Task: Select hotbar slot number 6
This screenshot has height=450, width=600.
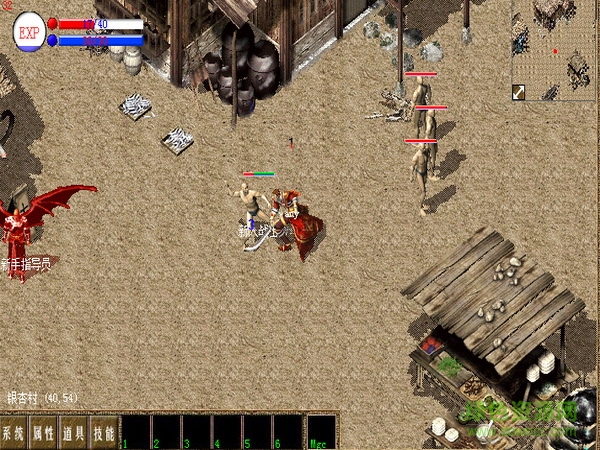Action: coord(287,432)
